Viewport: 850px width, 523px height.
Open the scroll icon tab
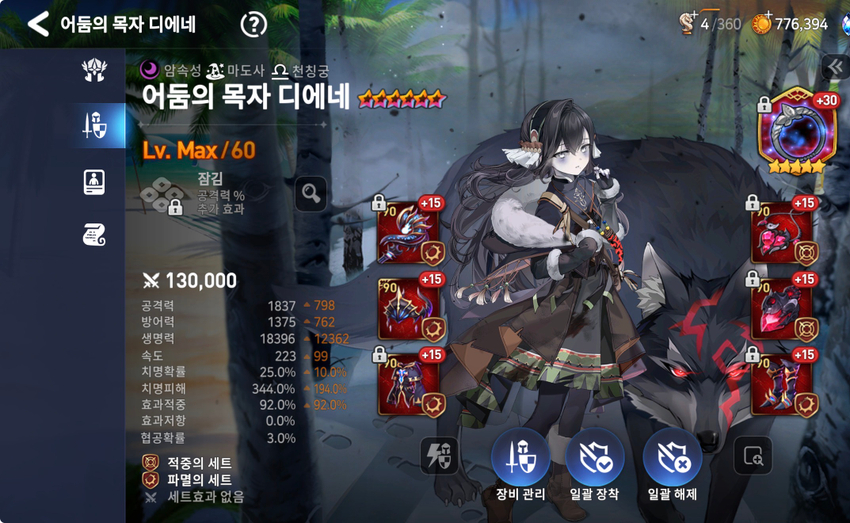[95, 235]
